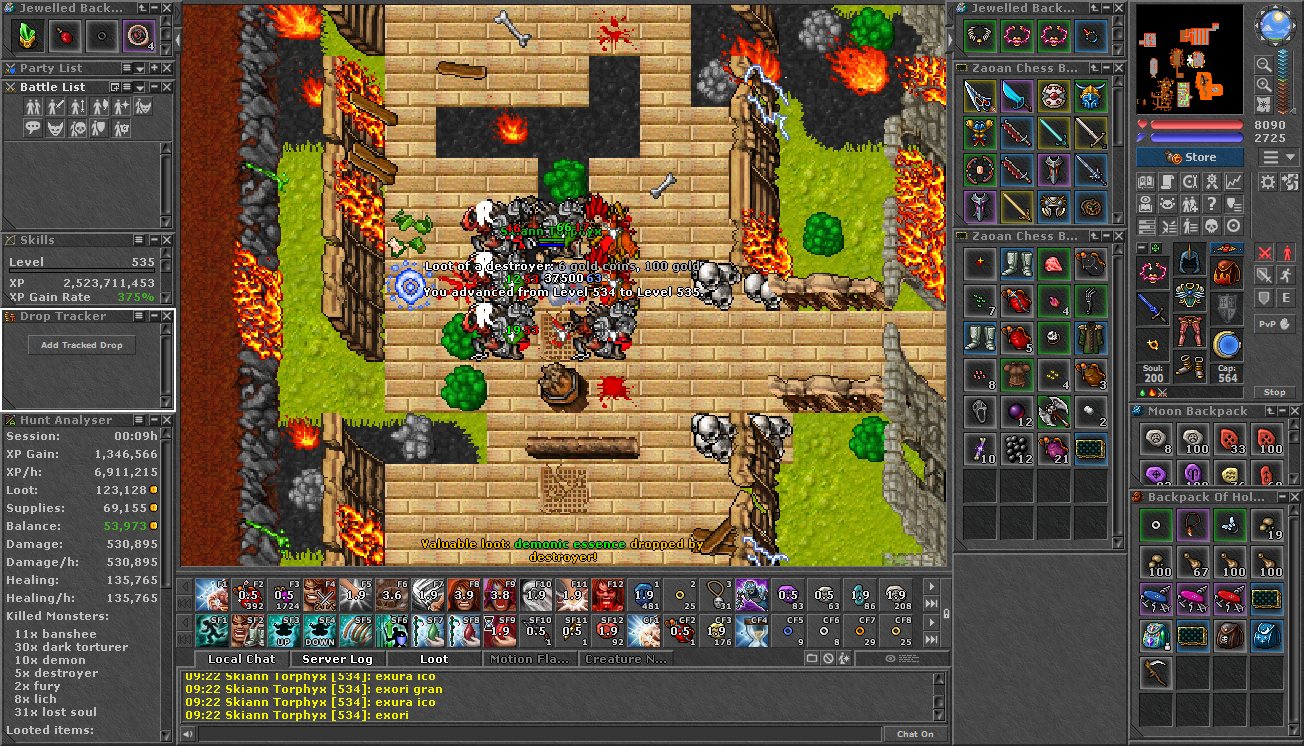Select the Local Chat tab
The width and height of the screenshot is (1304, 746).
tap(241, 659)
